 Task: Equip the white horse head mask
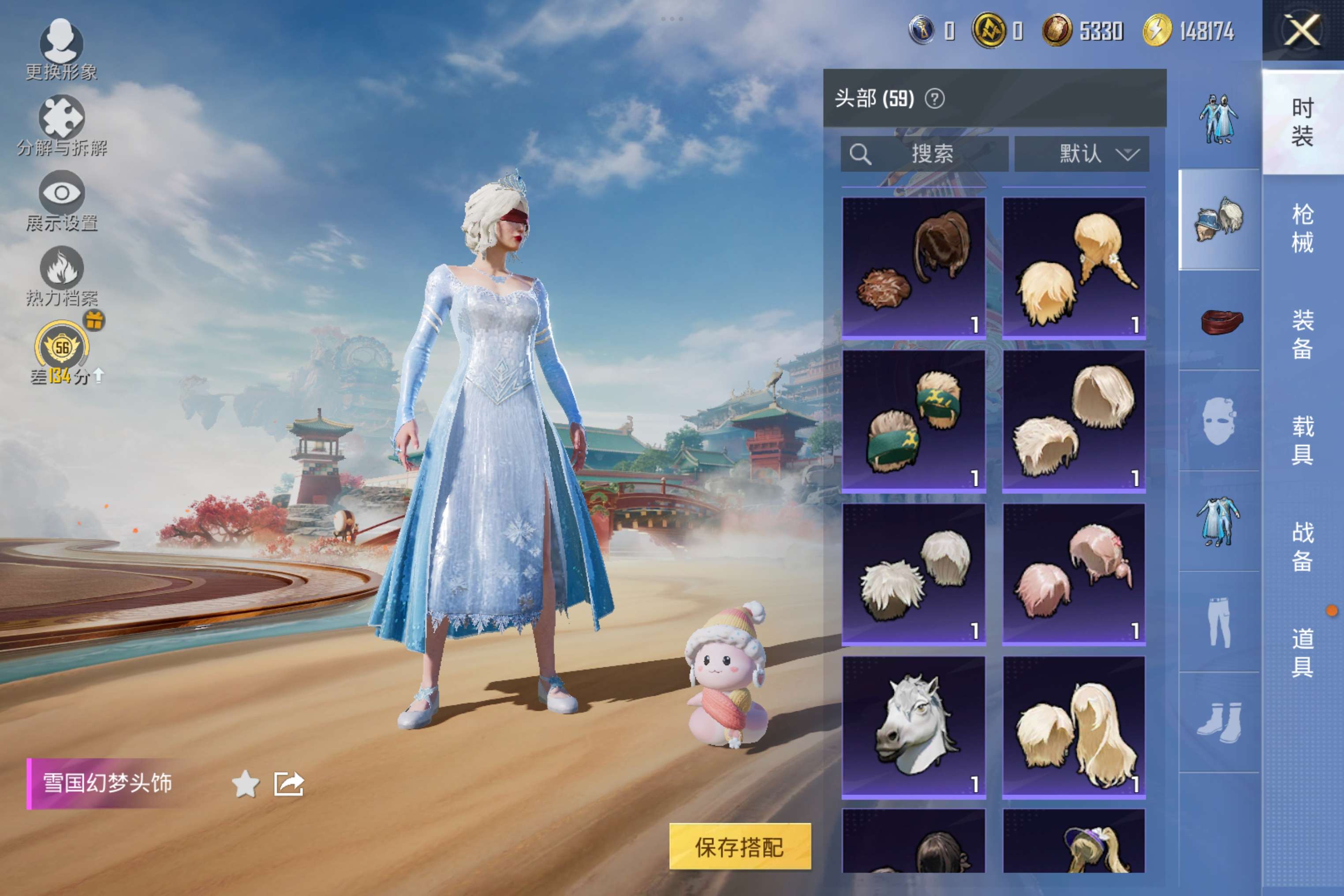pyautogui.click(x=913, y=727)
